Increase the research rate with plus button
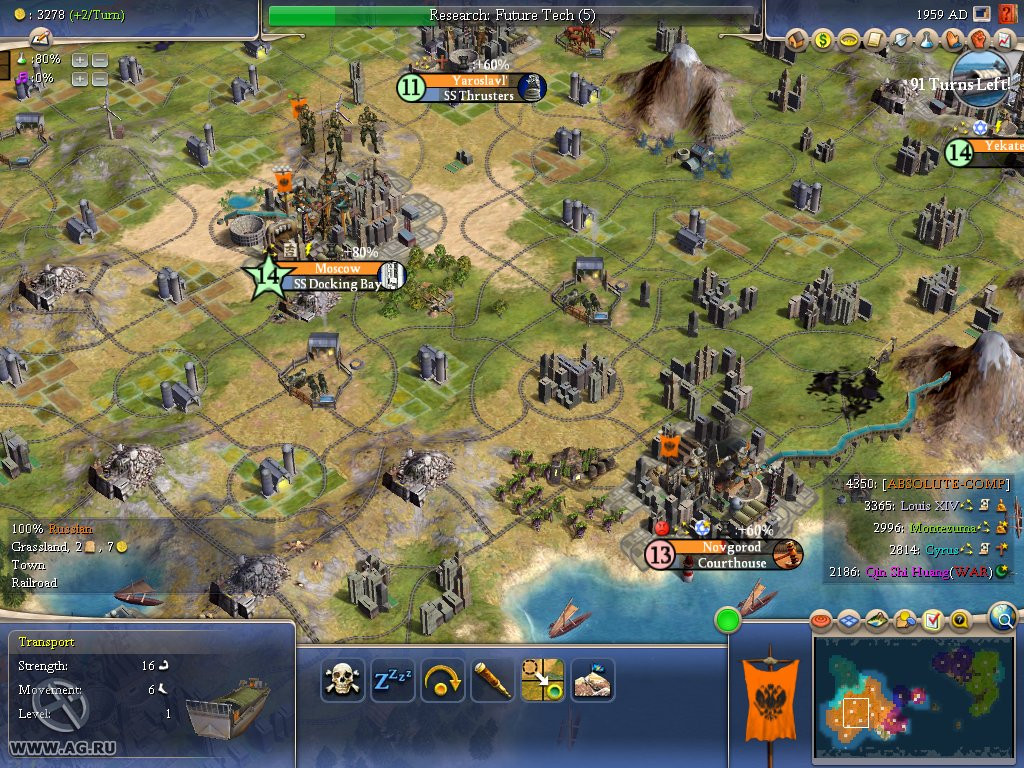 pos(80,59)
